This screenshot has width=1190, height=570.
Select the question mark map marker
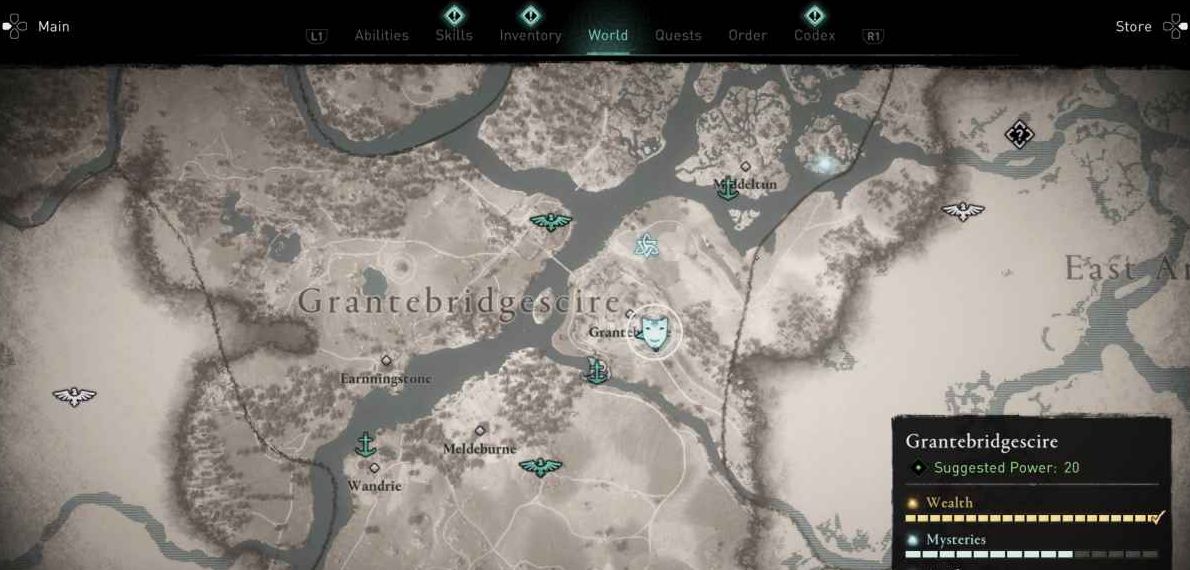pyautogui.click(x=1019, y=133)
